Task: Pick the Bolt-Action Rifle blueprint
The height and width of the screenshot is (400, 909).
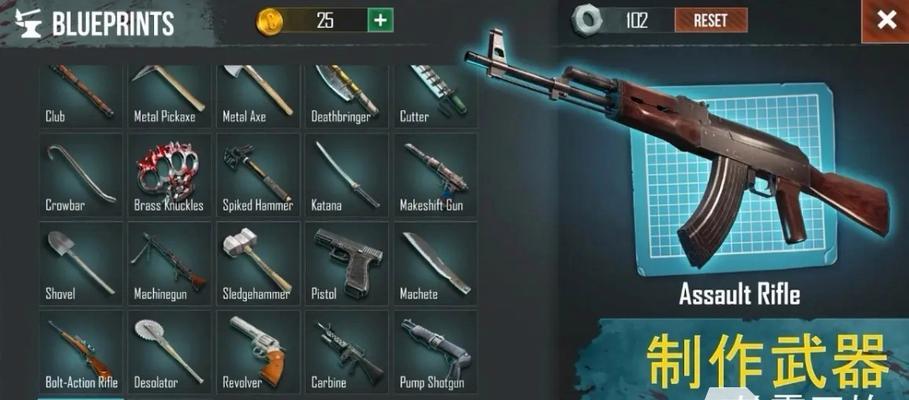Action: [81, 352]
